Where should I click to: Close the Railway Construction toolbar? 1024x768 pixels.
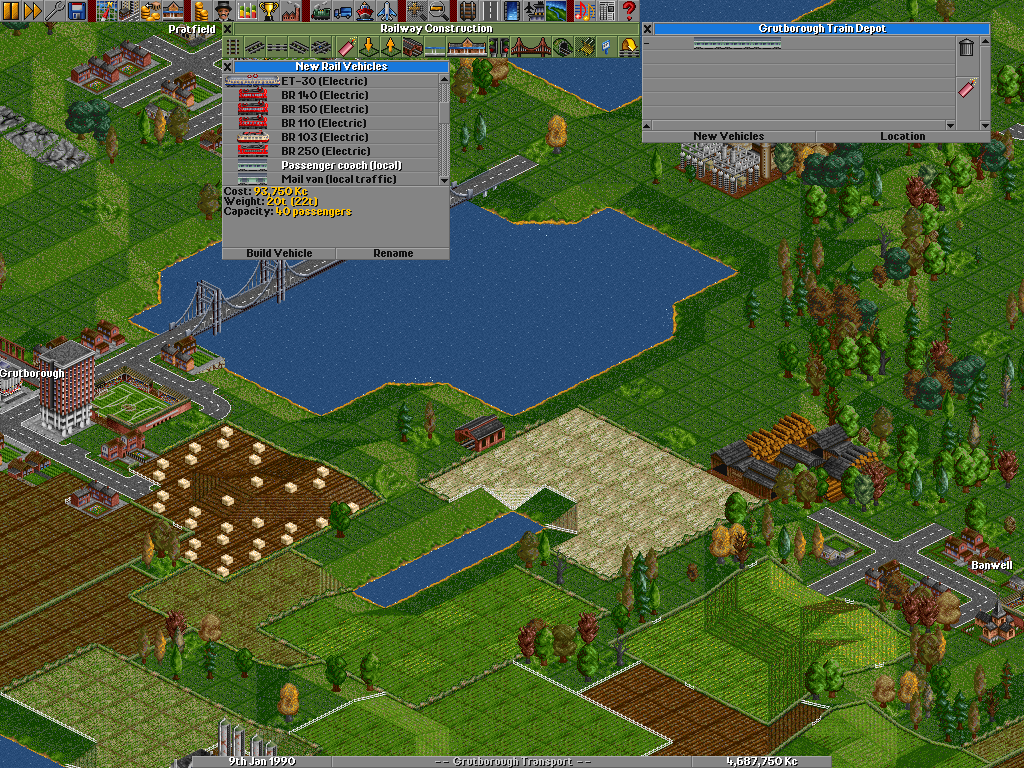pos(227,29)
